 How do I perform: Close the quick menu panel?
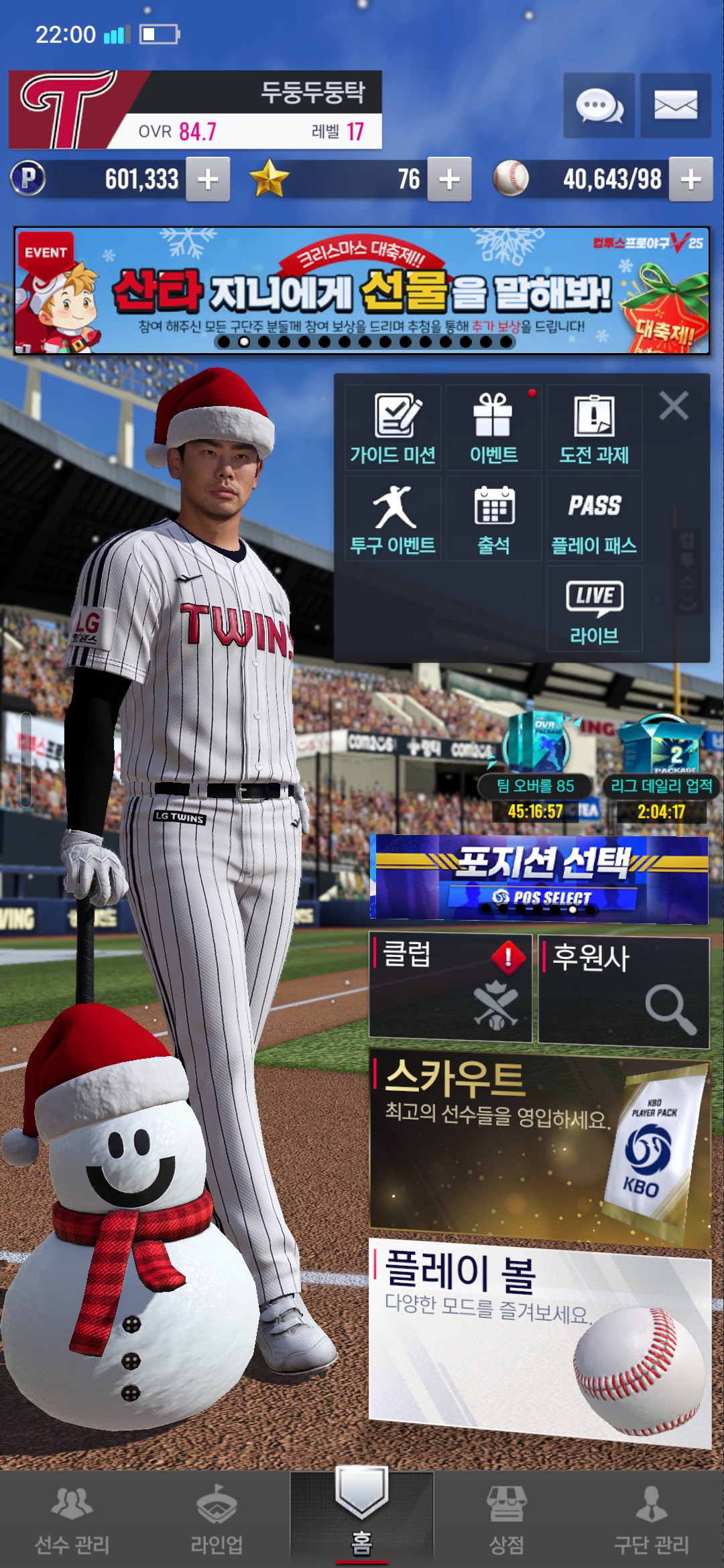(674, 406)
